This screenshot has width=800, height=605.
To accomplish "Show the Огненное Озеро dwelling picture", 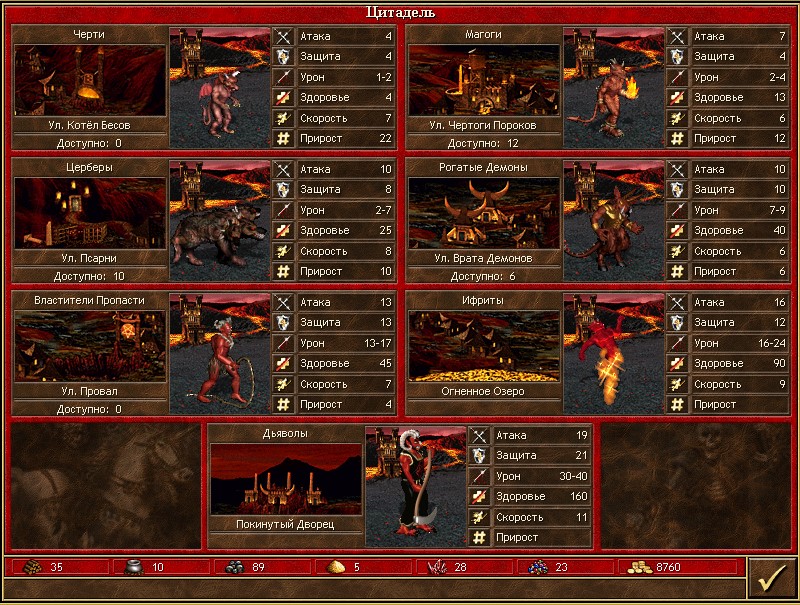I will [484, 346].
